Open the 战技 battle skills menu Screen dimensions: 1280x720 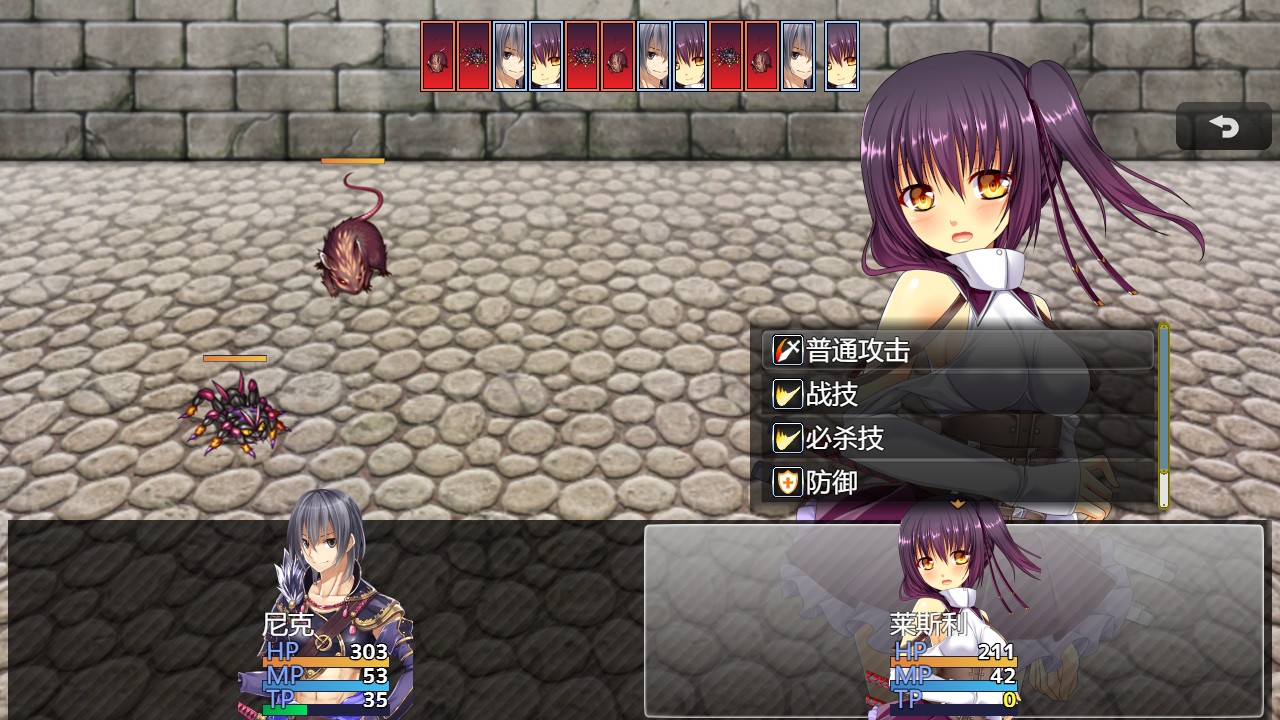[x=958, y=394]
